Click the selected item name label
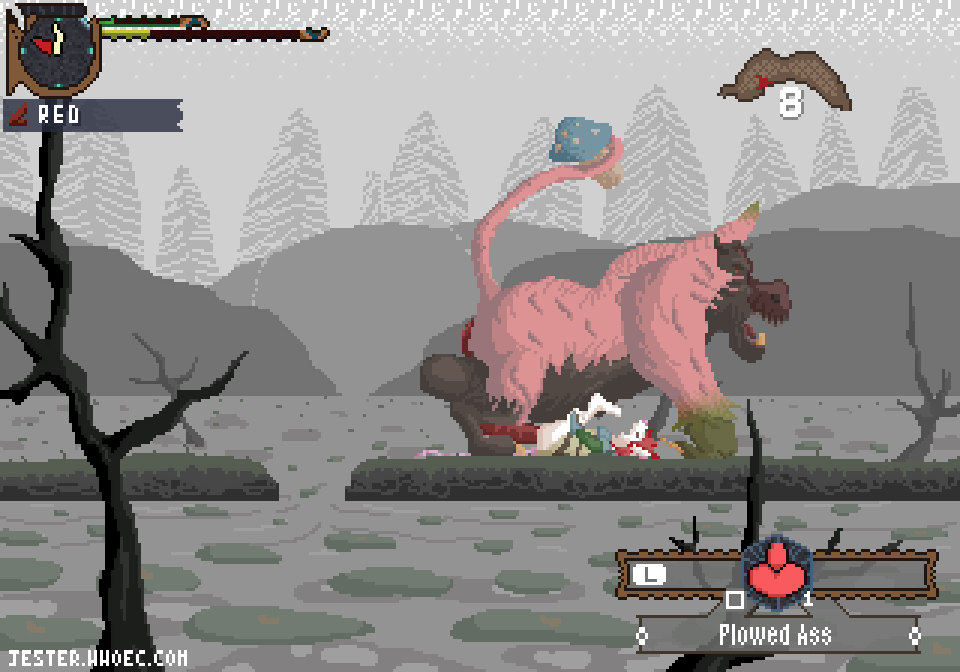960x672 pixels. coord(775,634)
